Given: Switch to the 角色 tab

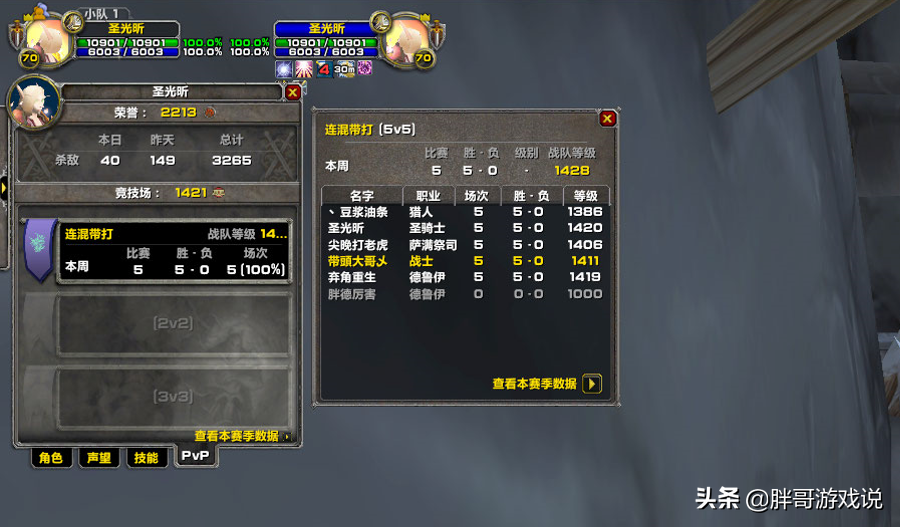Looking at the screenshot, I should [50, 458].
